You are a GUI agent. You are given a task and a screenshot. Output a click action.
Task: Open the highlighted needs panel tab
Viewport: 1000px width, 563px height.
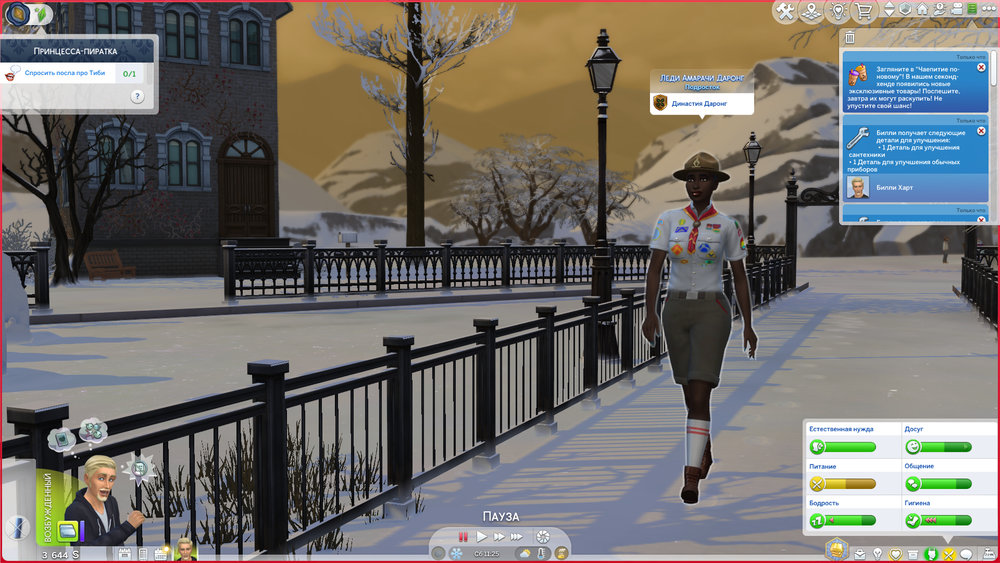click(x=932, y=553)
